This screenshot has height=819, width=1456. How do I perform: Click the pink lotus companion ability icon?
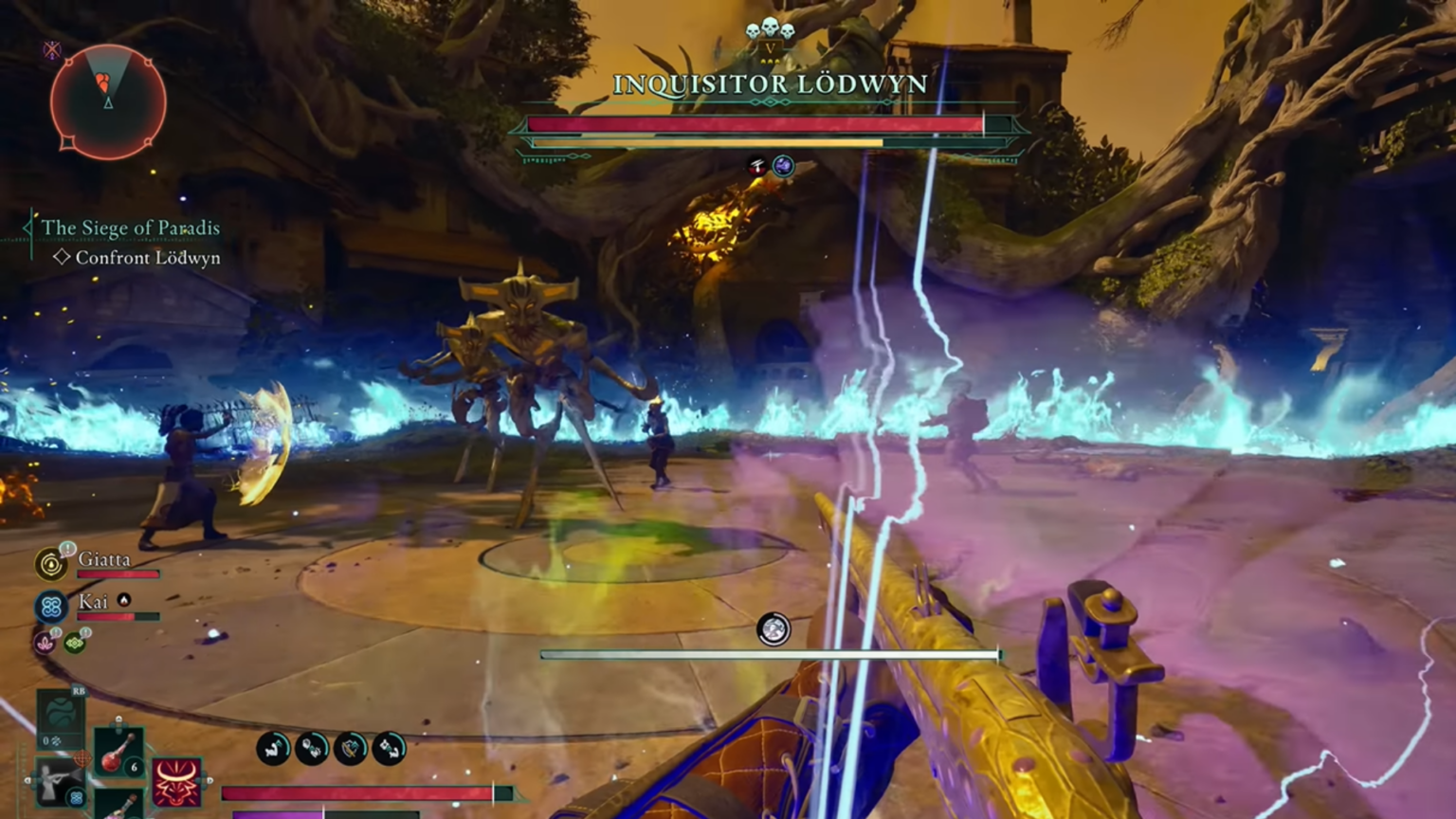[x=44, y=643]
